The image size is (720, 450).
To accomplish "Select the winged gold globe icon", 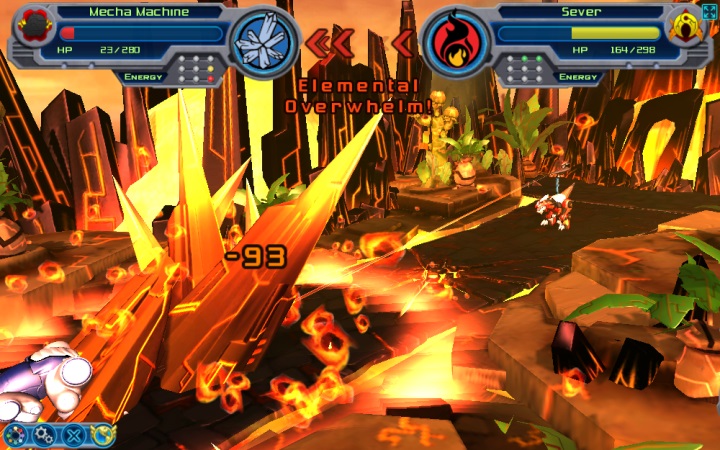I will coord(101,434).
